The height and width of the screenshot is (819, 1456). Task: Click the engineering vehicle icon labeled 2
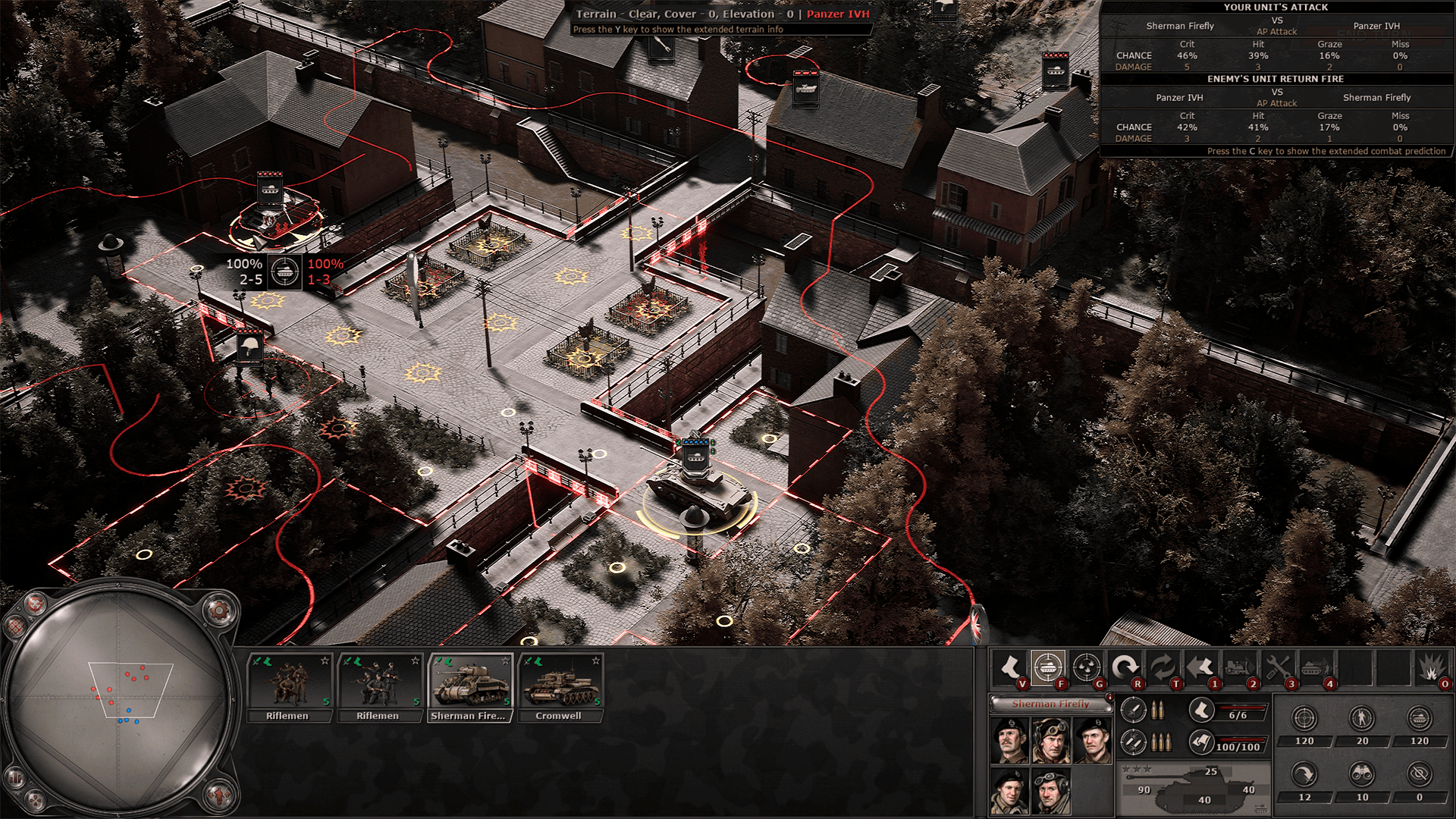[1239, 666]
